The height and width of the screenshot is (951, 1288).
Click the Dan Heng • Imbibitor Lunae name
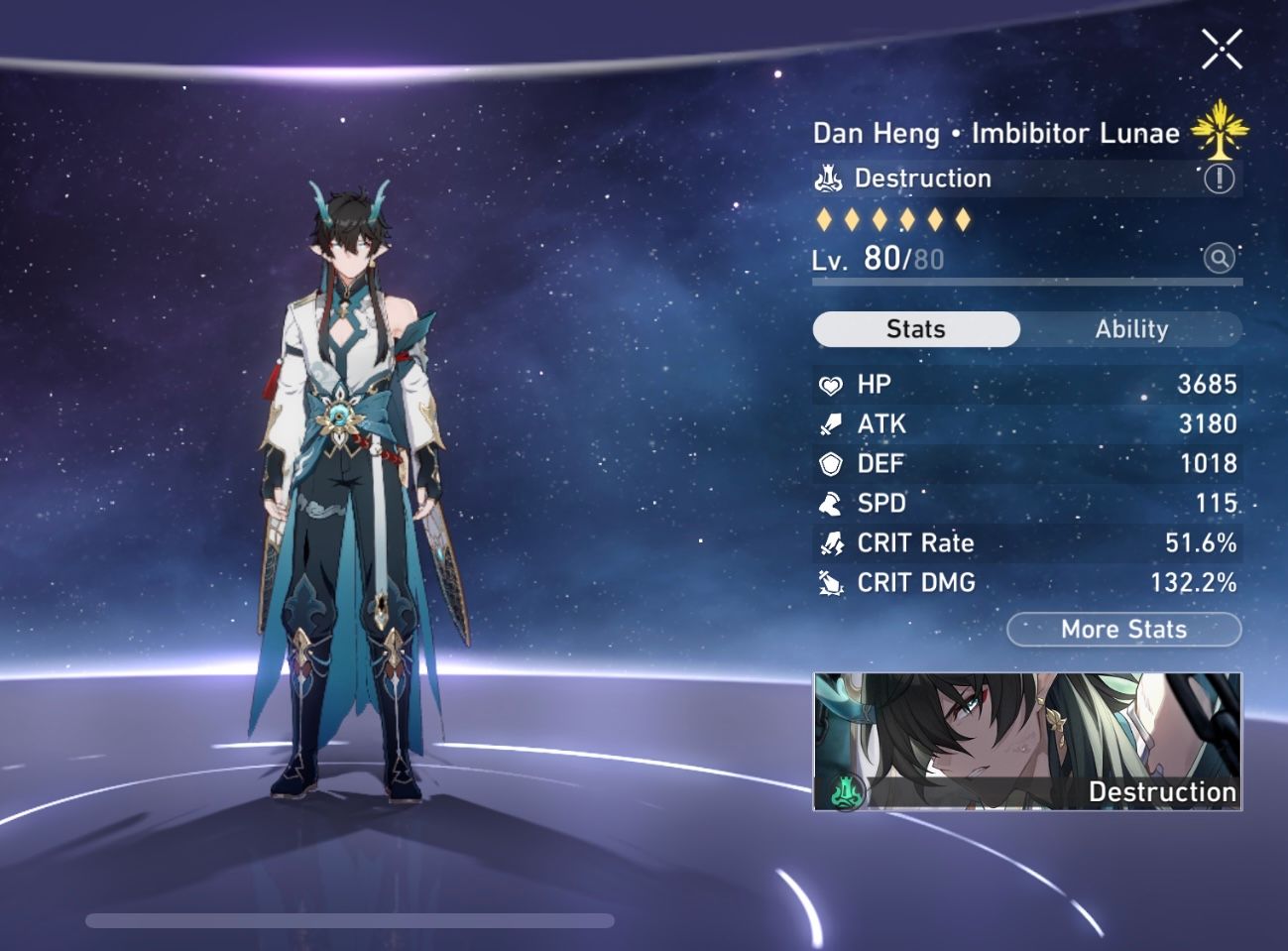pyautogui.click(x=996, y=132)
